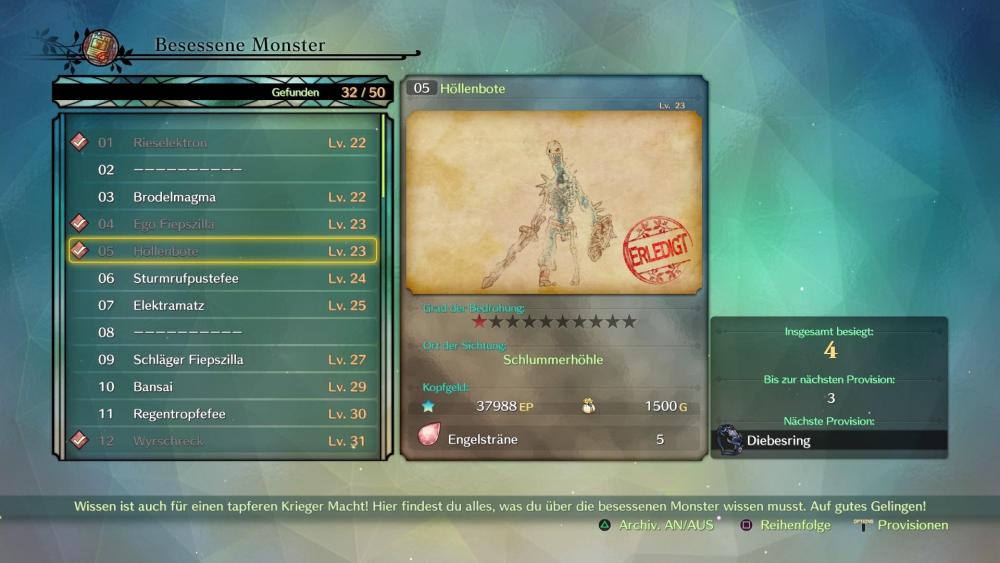Image resolution: width=1000 pixels, height=563 pixels.
Task: Choose Schläger Fiepszilla entry
Action: (222, 359)
